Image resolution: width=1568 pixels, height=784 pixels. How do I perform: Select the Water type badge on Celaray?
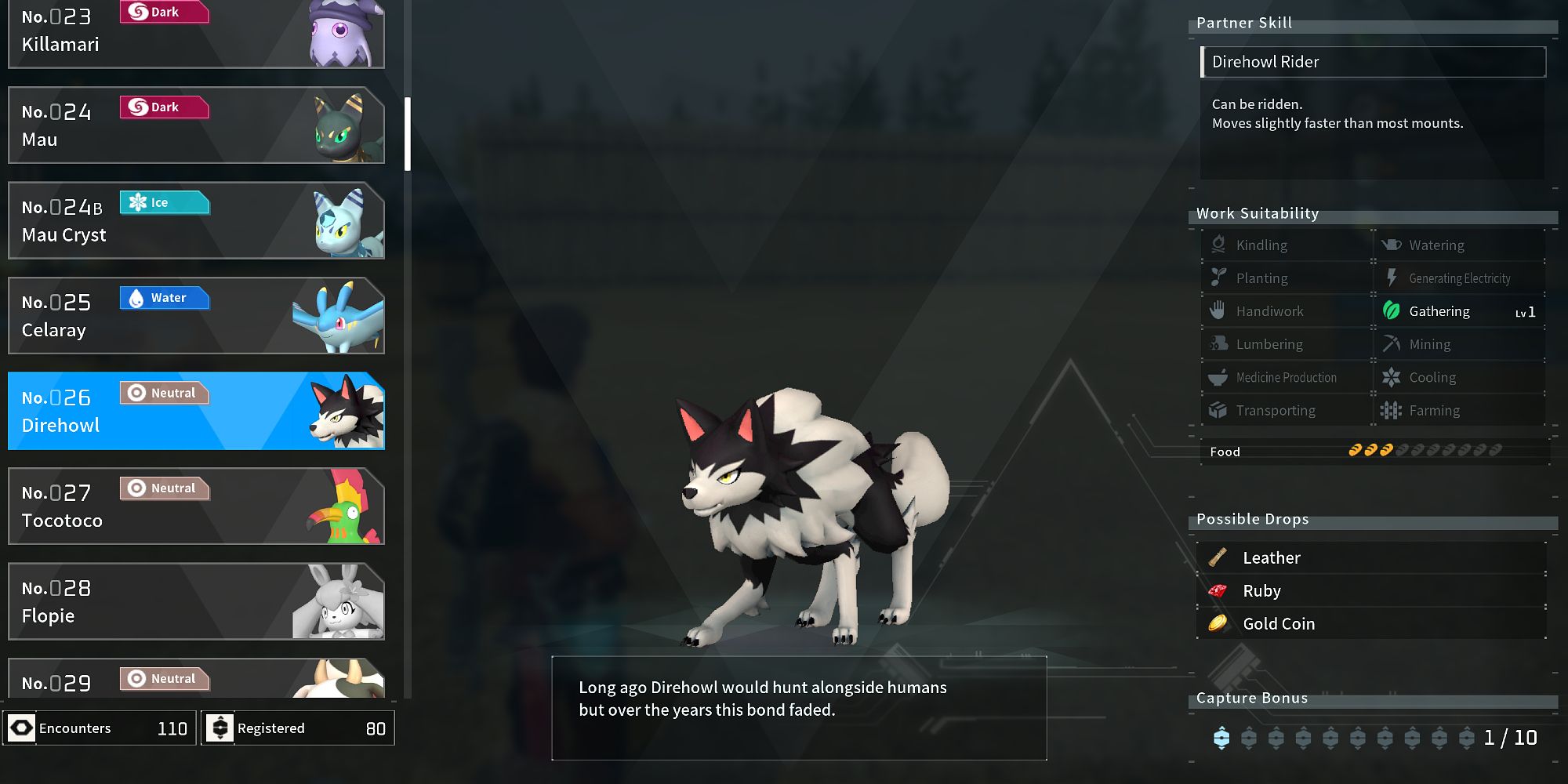pyautogui.click(x=164, y=298)
